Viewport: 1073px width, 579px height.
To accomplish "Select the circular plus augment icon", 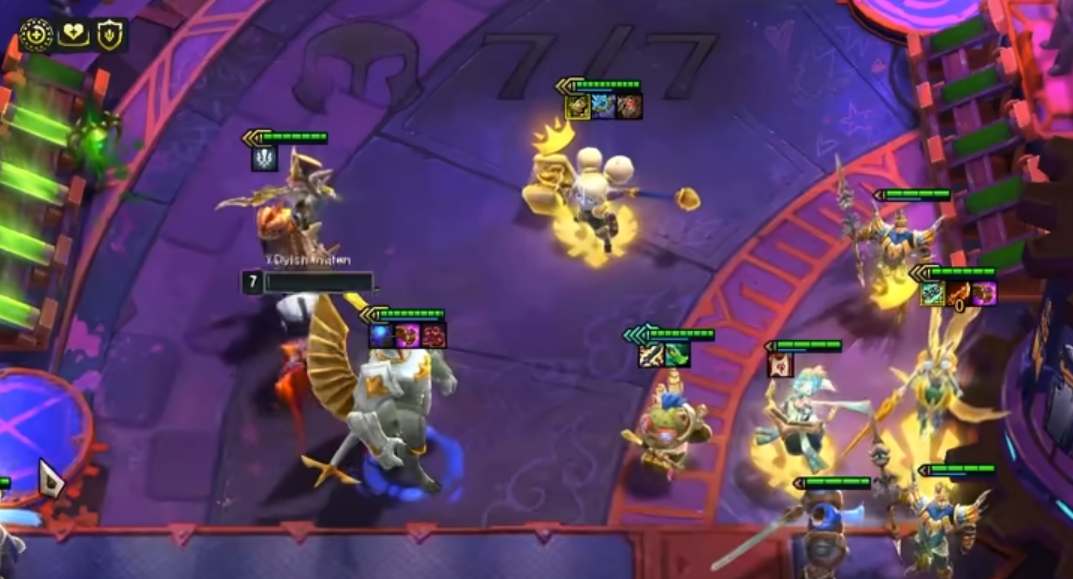I will pos(37,35).
